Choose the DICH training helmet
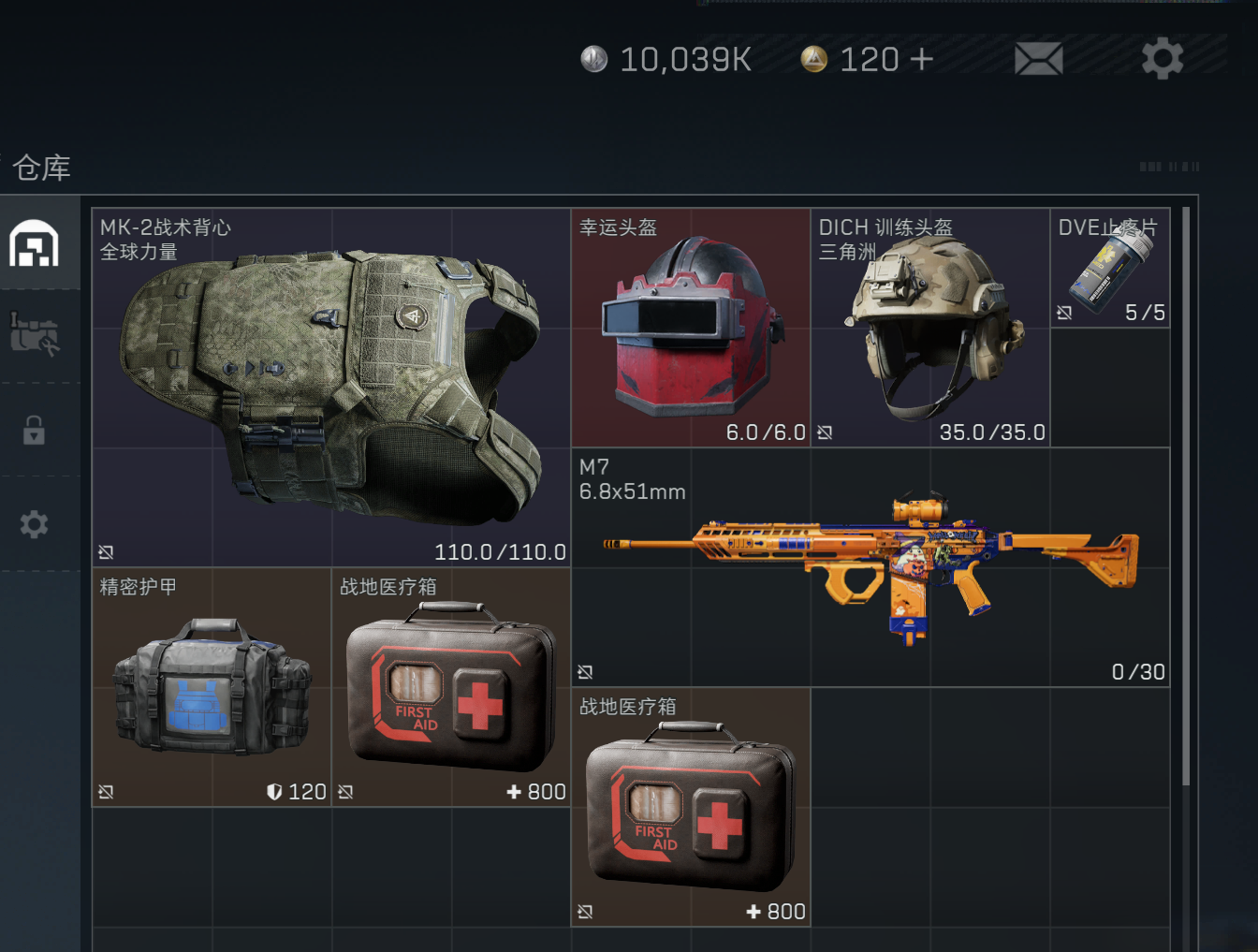Viewport: 1258px width, 952px height. click(x=930, y=328)
